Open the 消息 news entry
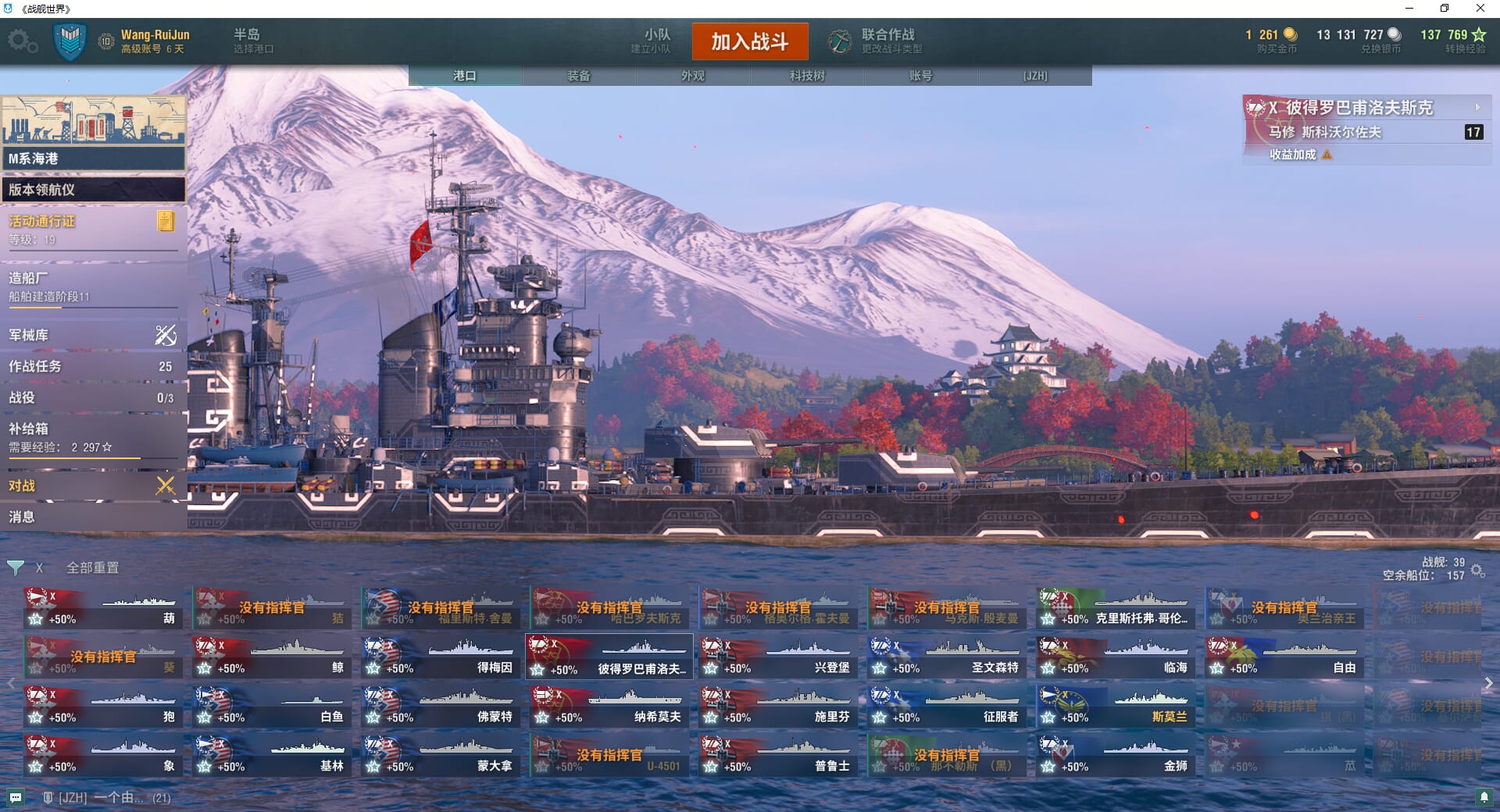 (x=92, y=517)
